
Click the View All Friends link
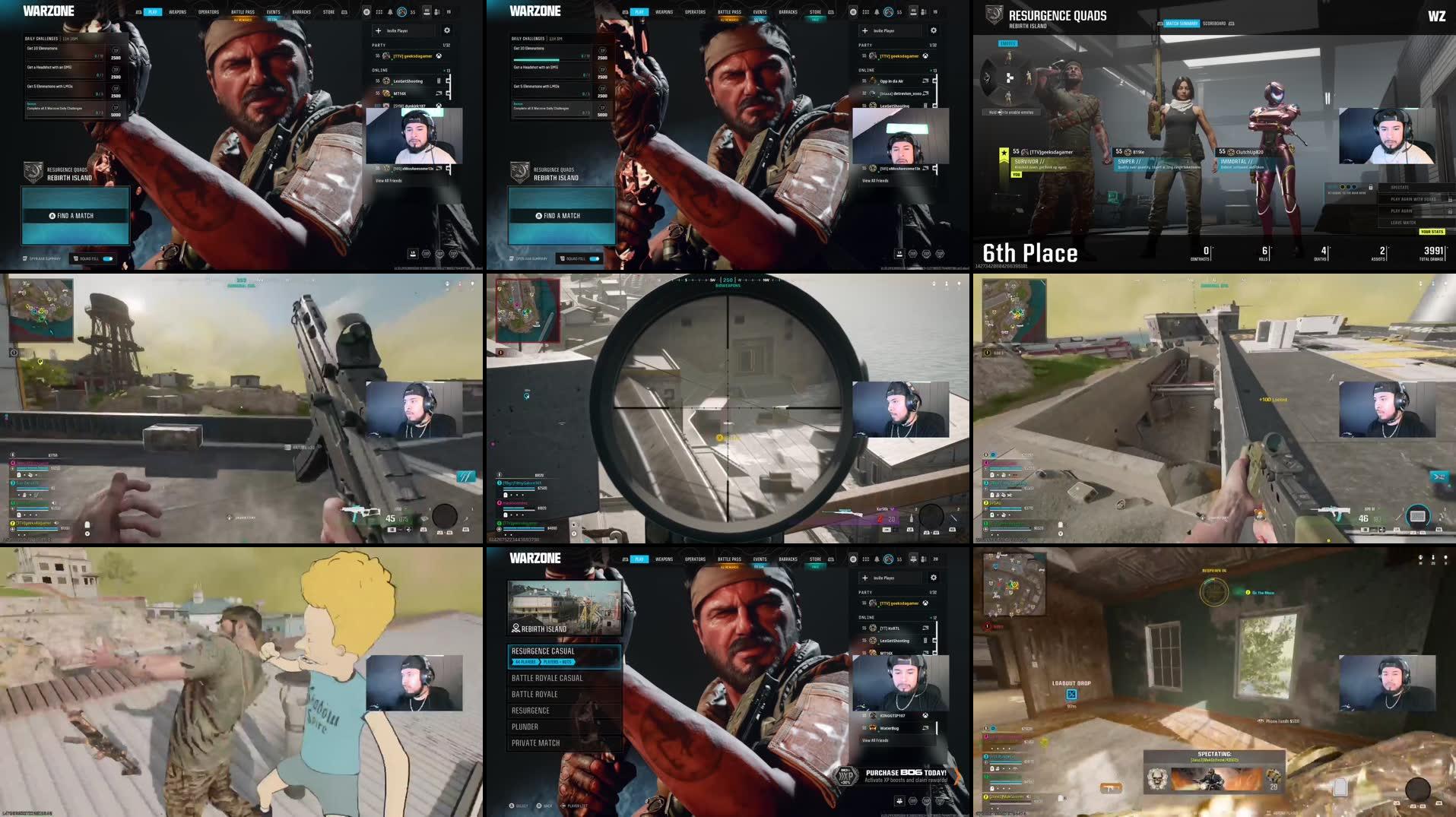click(389, 181)
